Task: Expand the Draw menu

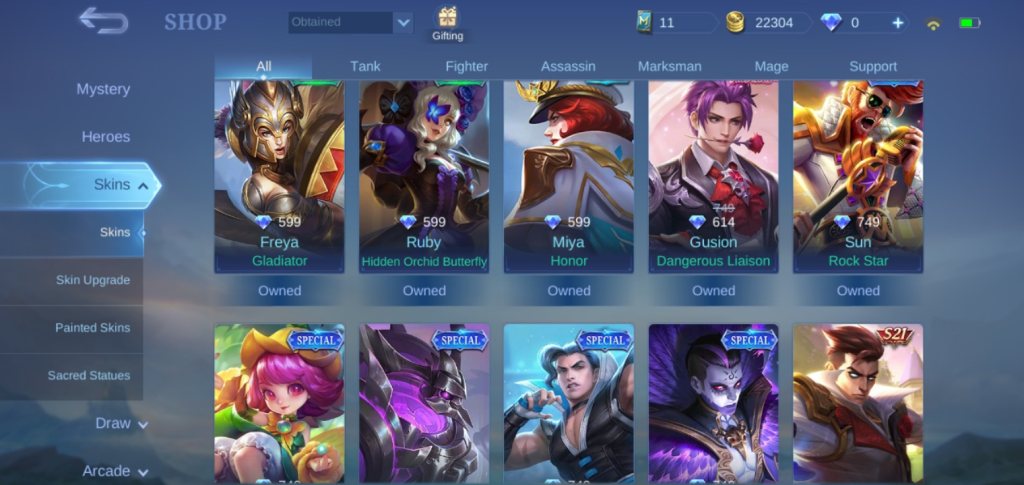Action: pyautogui.click(x=121, y=423)
